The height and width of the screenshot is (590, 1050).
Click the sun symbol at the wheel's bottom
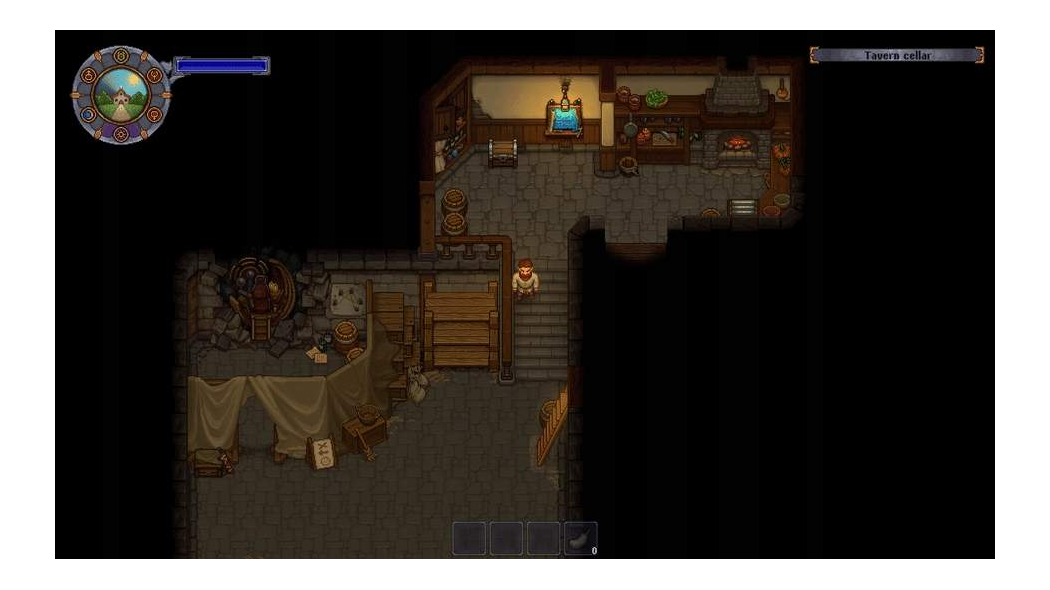(120, 134)
